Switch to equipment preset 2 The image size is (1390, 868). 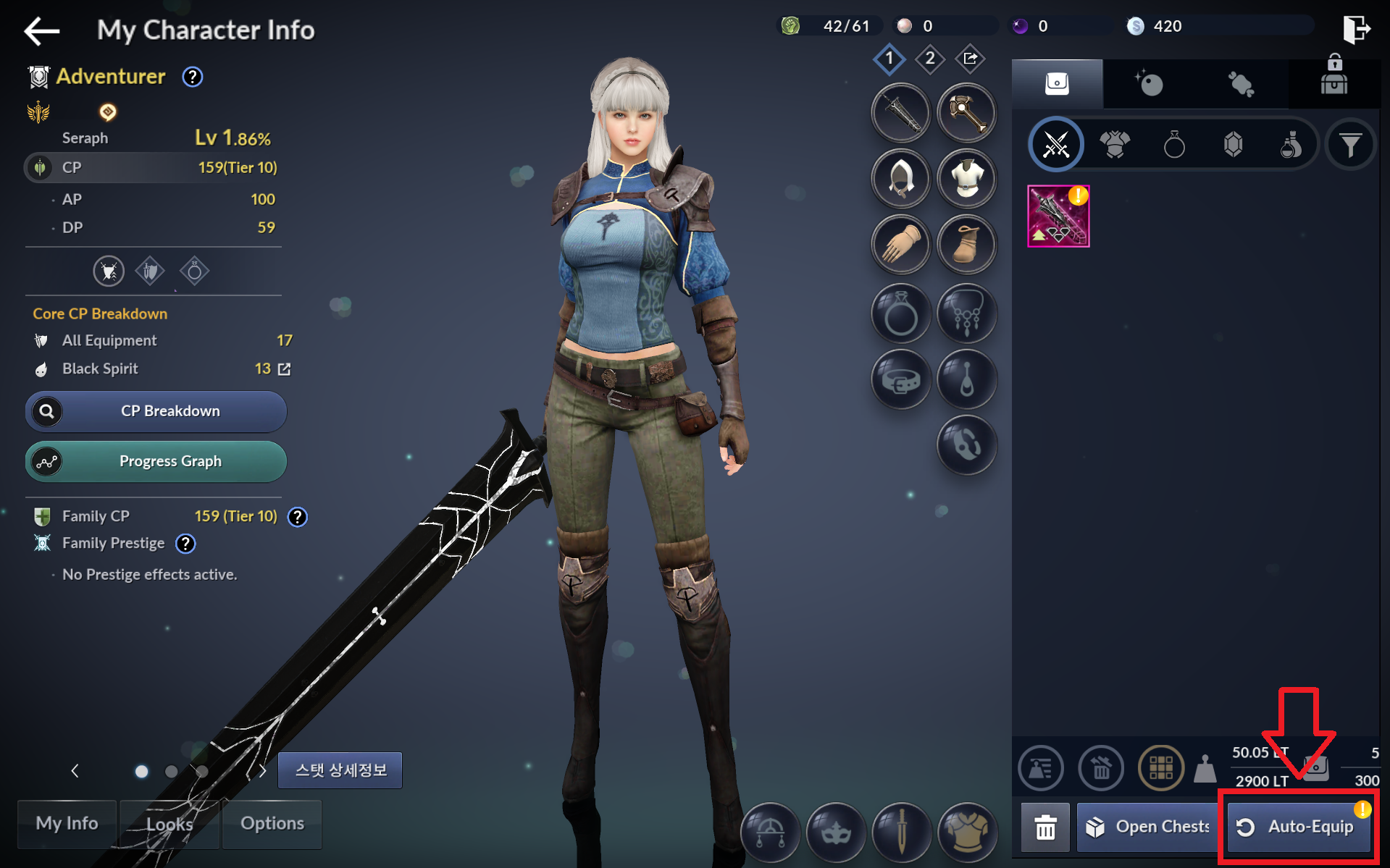point(929,59)
